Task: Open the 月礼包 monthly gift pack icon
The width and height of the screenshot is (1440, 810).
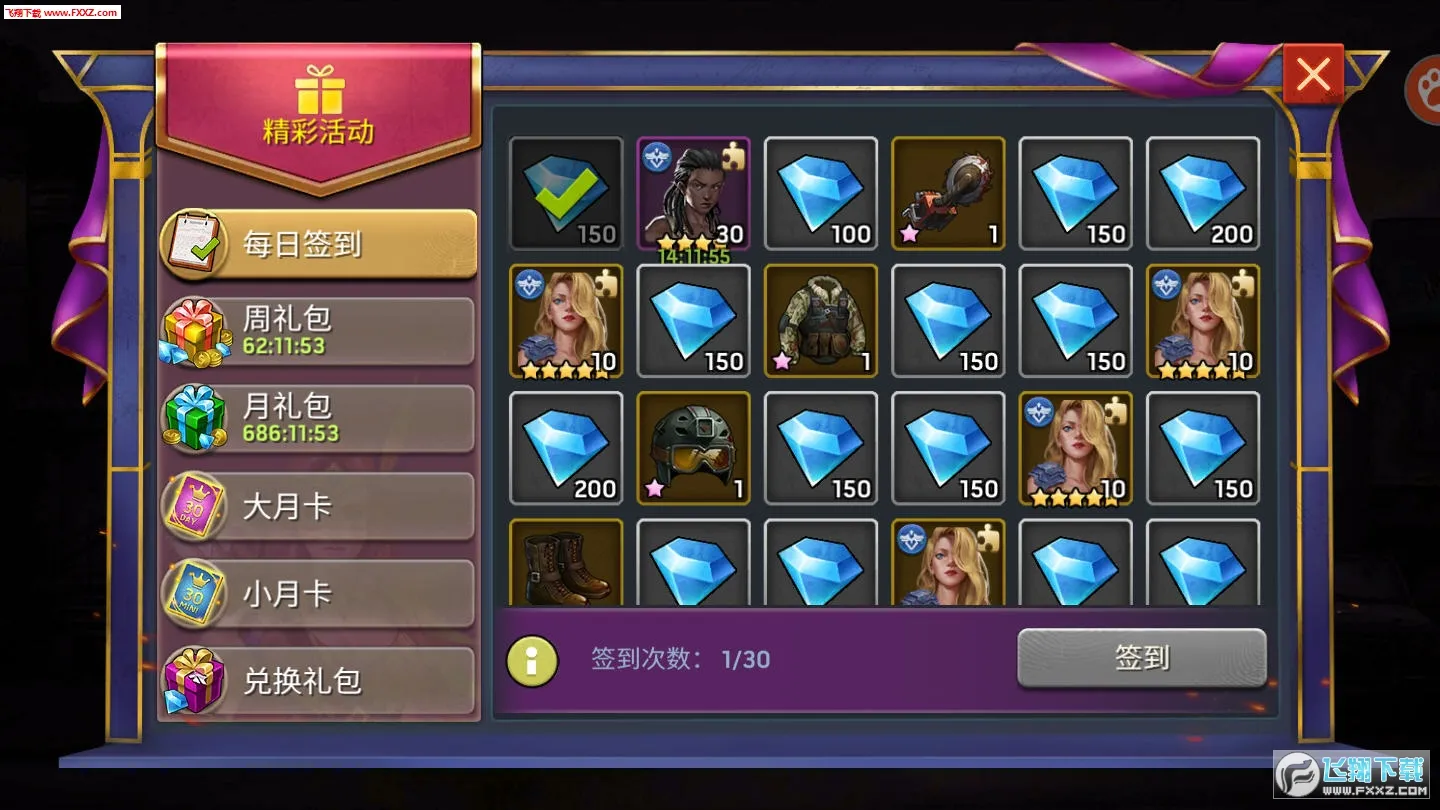Action: pyautogui.click(x=196, y=417)
